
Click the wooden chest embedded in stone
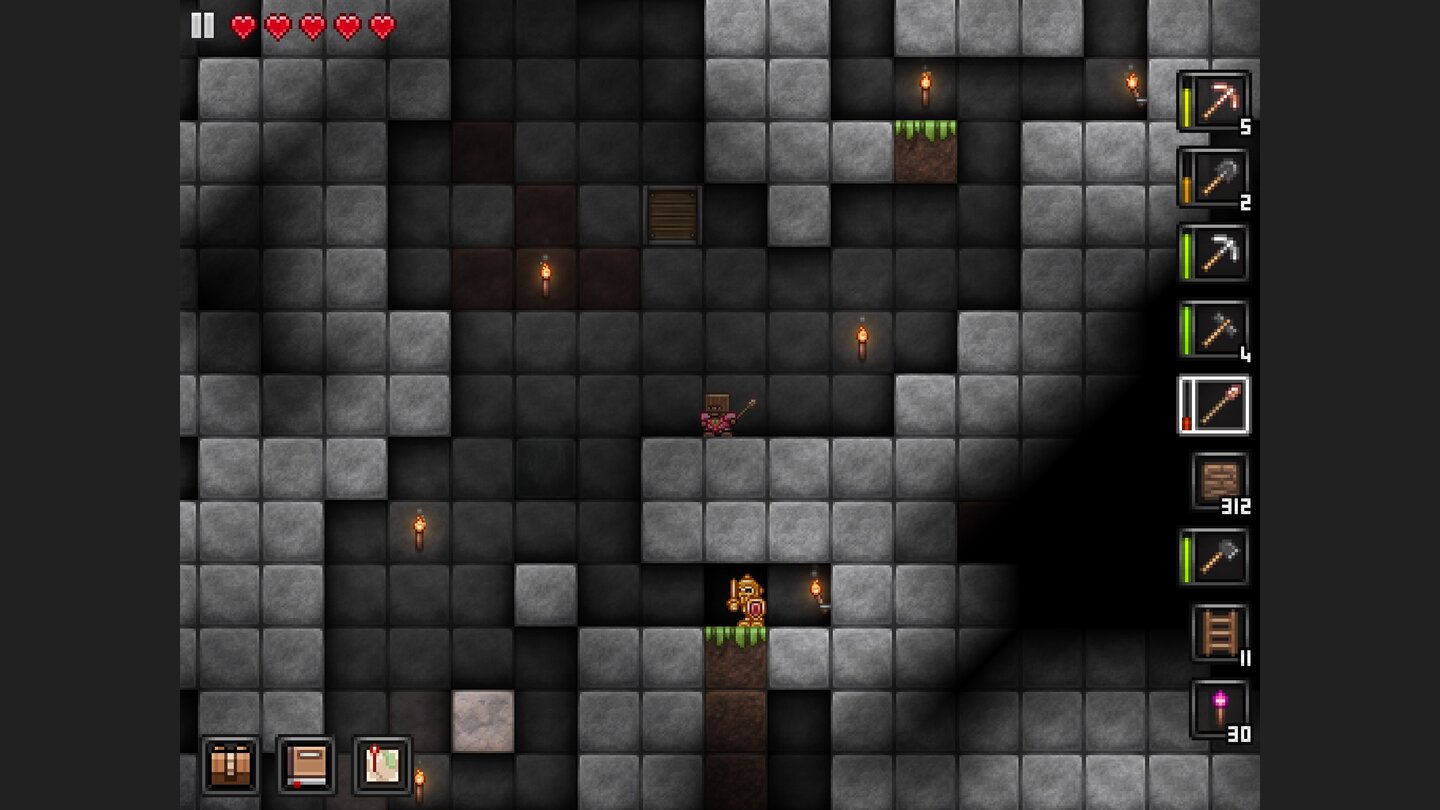click(670, 215)
